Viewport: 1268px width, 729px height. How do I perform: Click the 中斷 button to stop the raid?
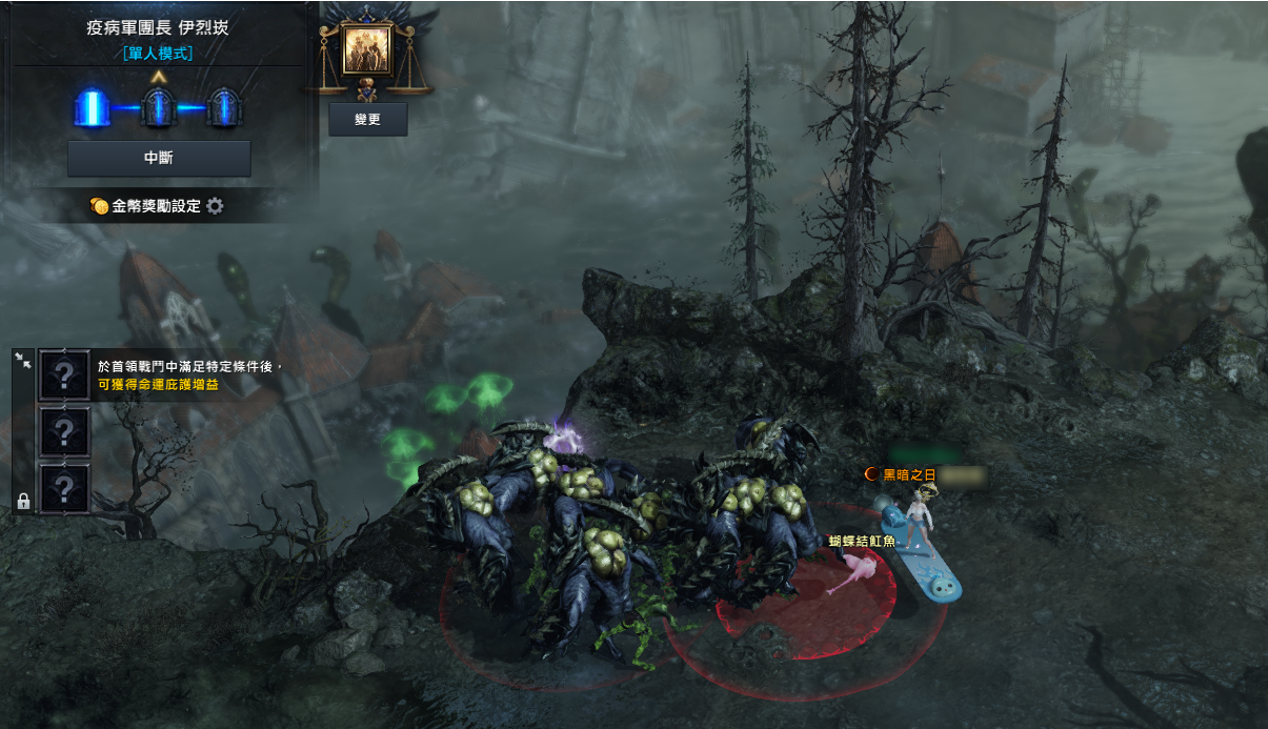(x=159, y=158)
